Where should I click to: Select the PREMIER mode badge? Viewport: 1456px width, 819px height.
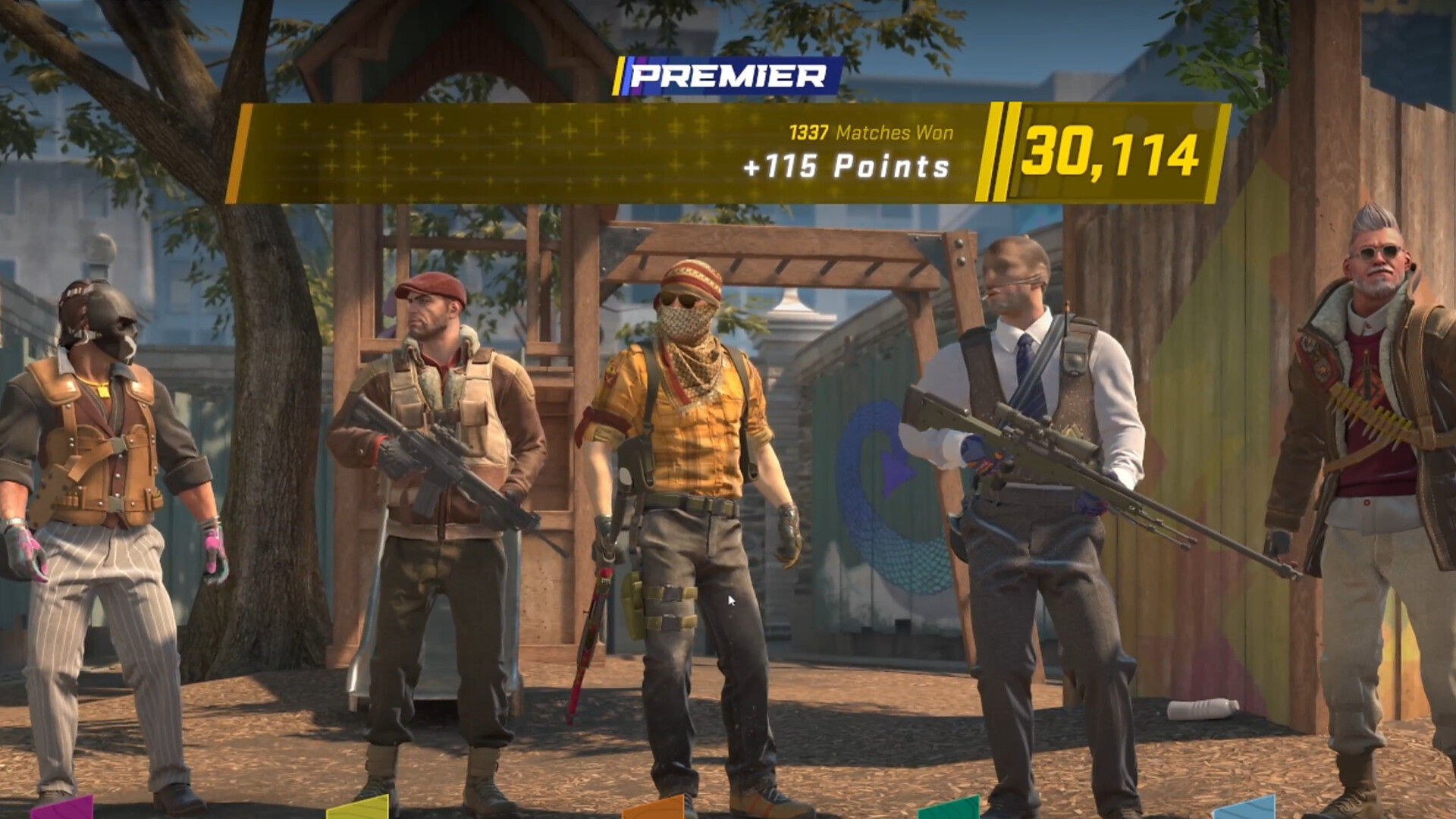click(728, 76)
